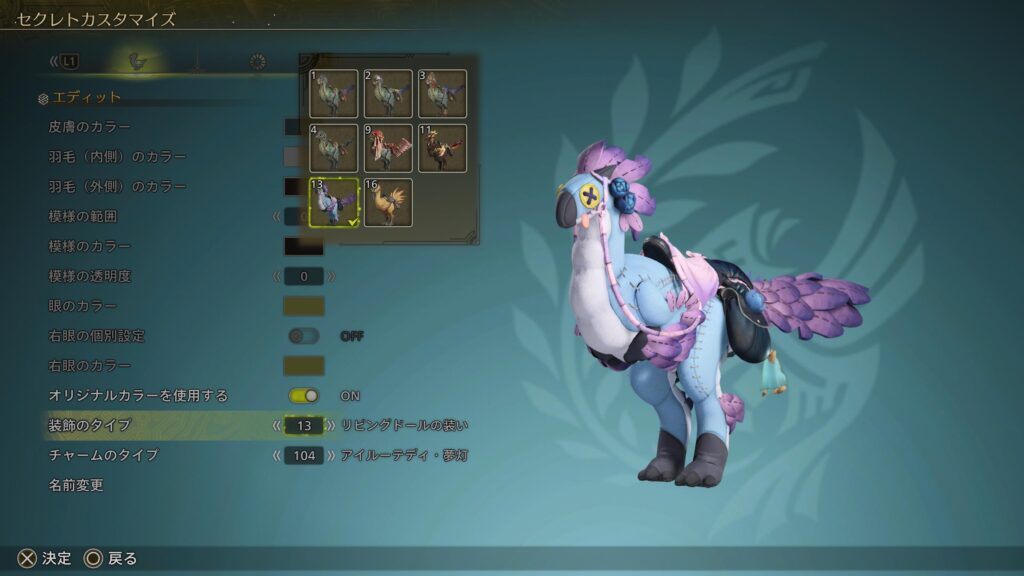The width and height of the screenshot is (1024, 576).
Task: Select decoration thumbnail number 1
Action: pos(334,93)
